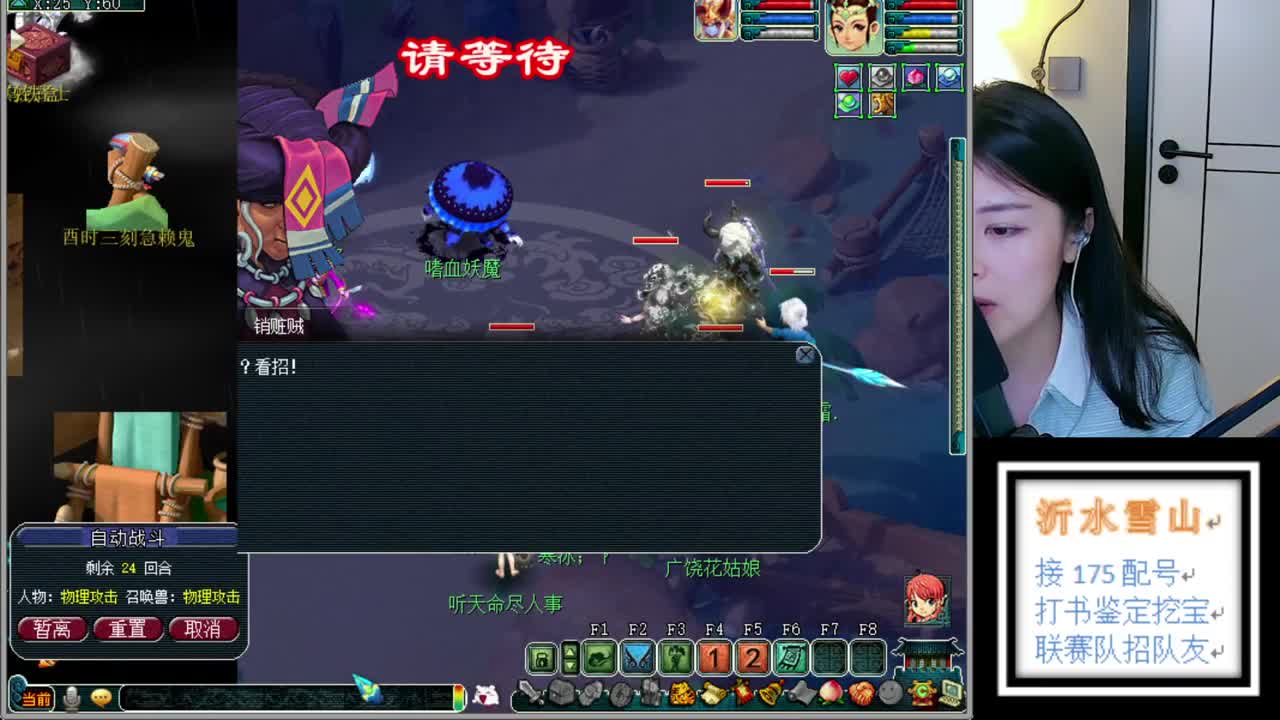
Task: Select the pink flower item icon
Action: click(916, 77)
